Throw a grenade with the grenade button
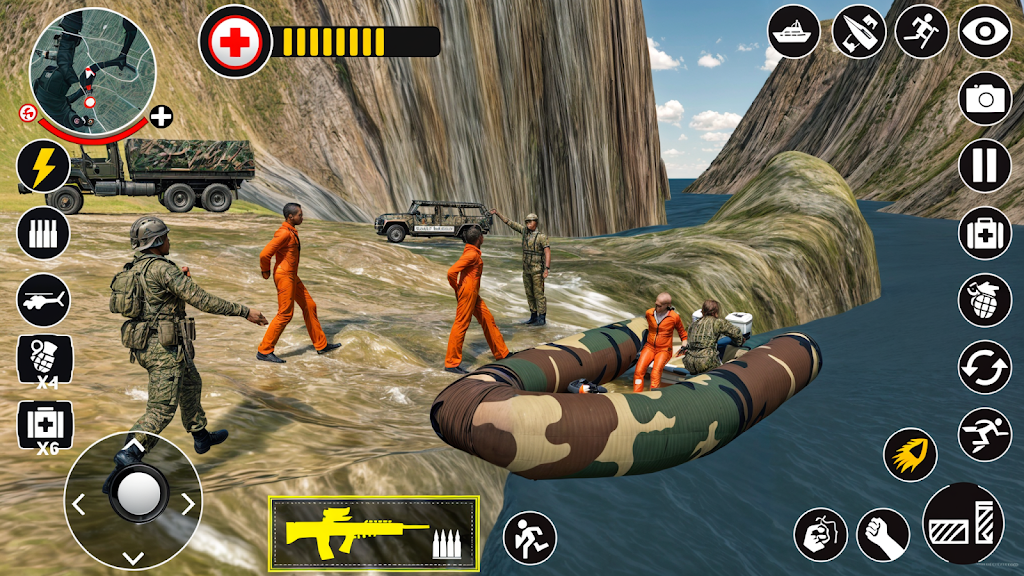This screenshot has width=1024, height=576. (985, 300)
